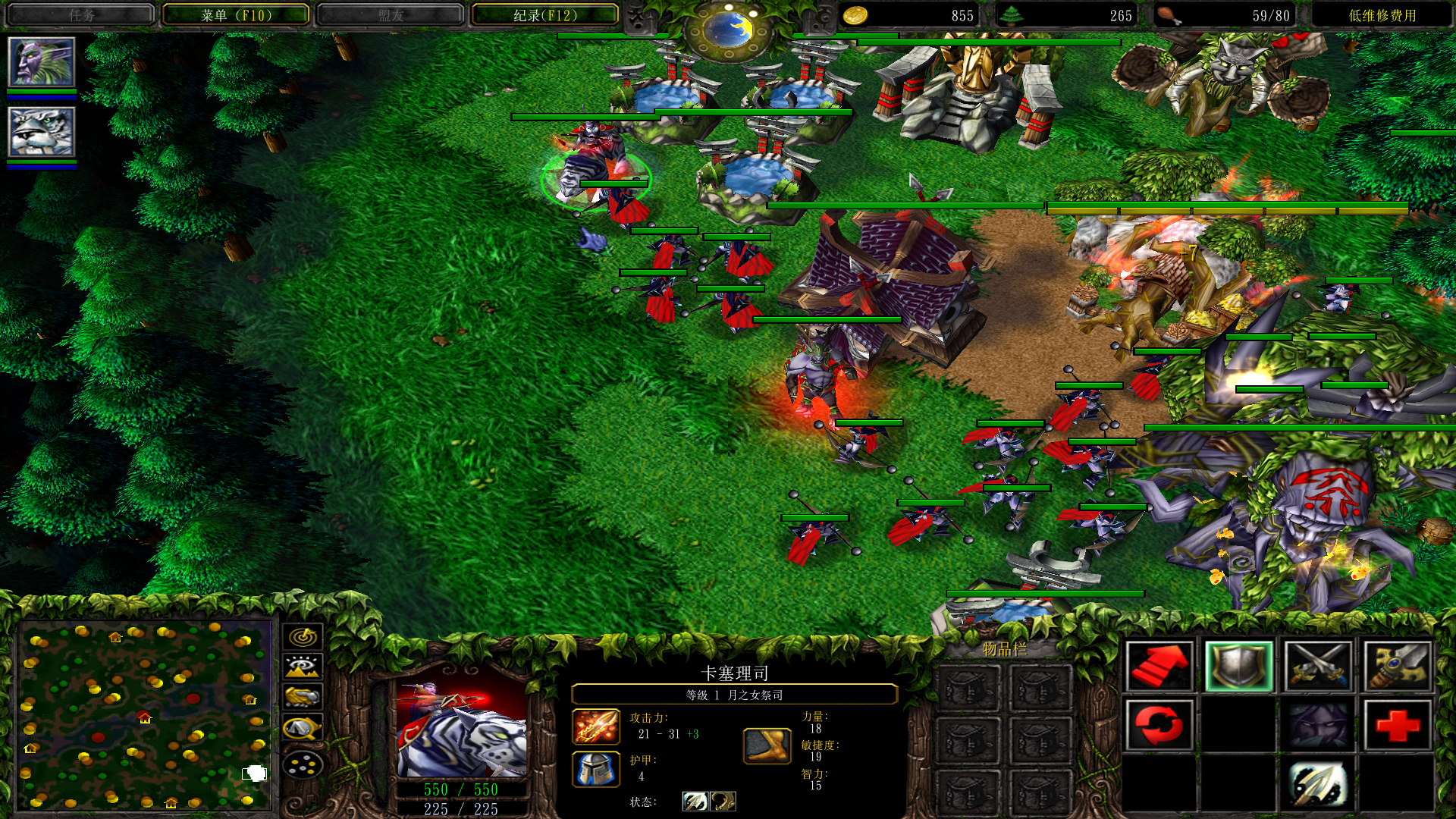This screenshot has height=819, width=1456.
Task: Open hero skills with the red cross
Action: (x=1397, y=725)
